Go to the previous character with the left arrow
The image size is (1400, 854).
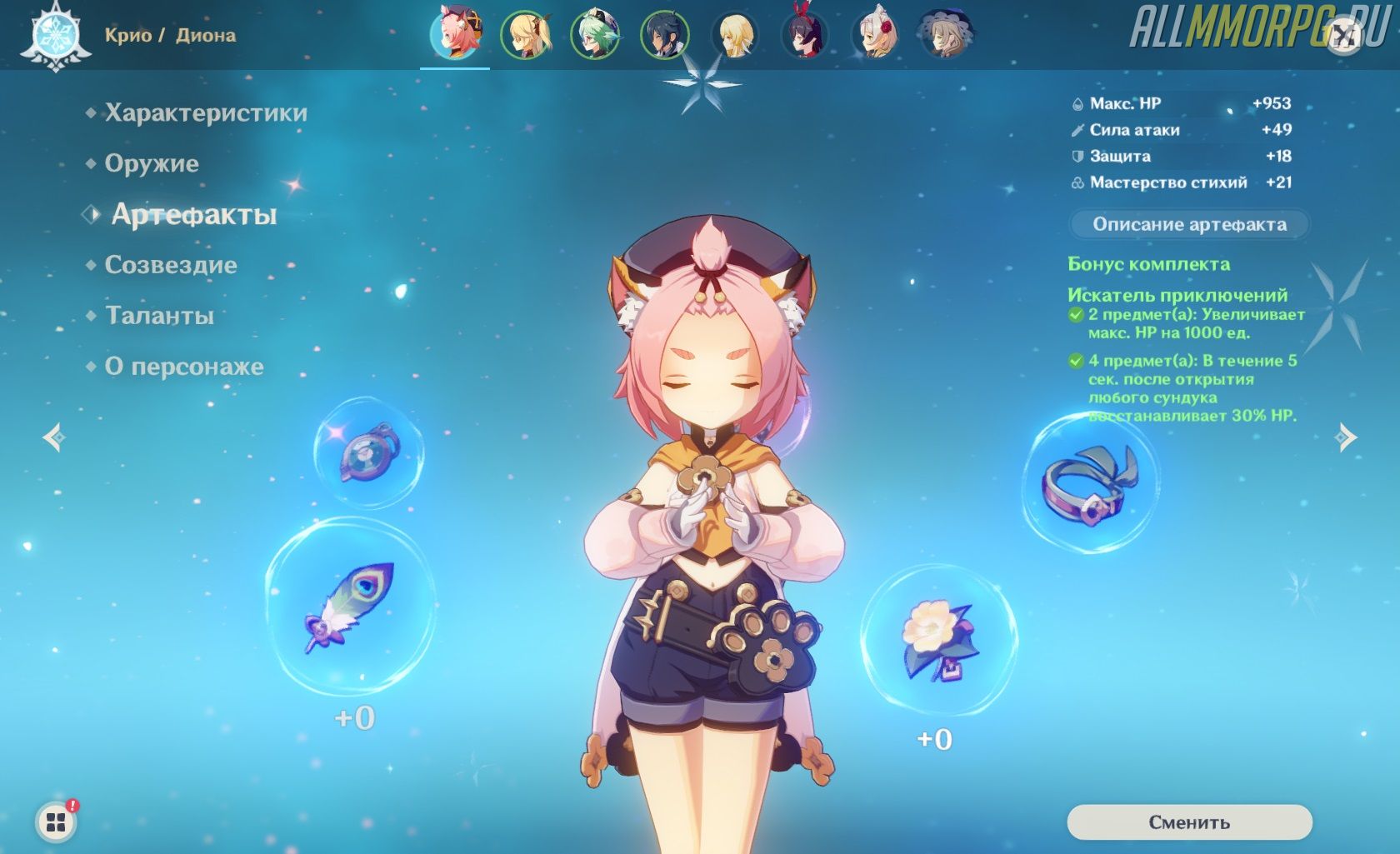point(55,437)
